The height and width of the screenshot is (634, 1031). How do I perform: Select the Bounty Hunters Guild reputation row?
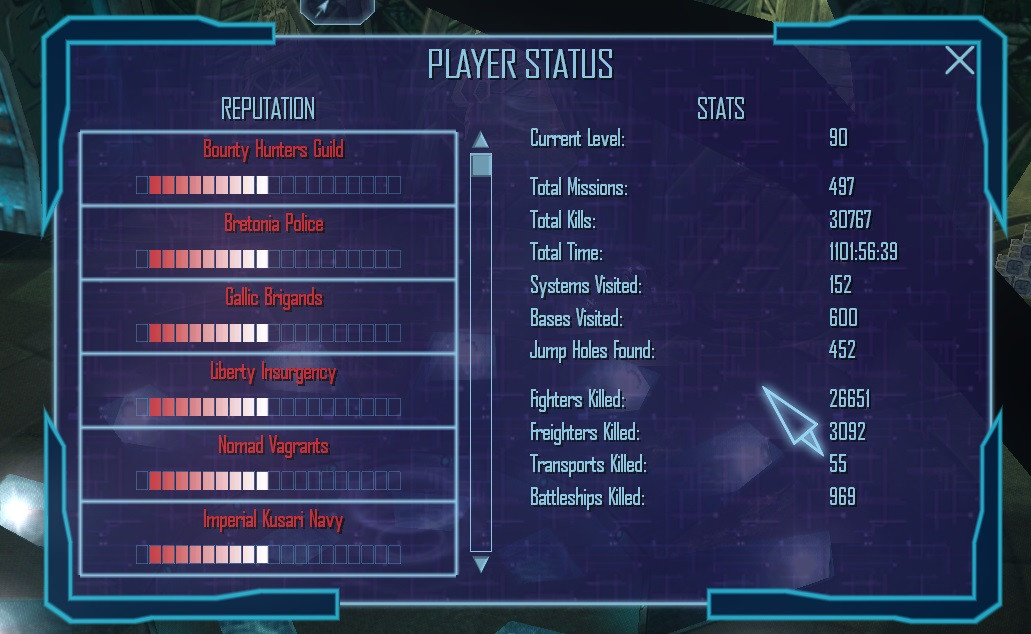(268, 168)
